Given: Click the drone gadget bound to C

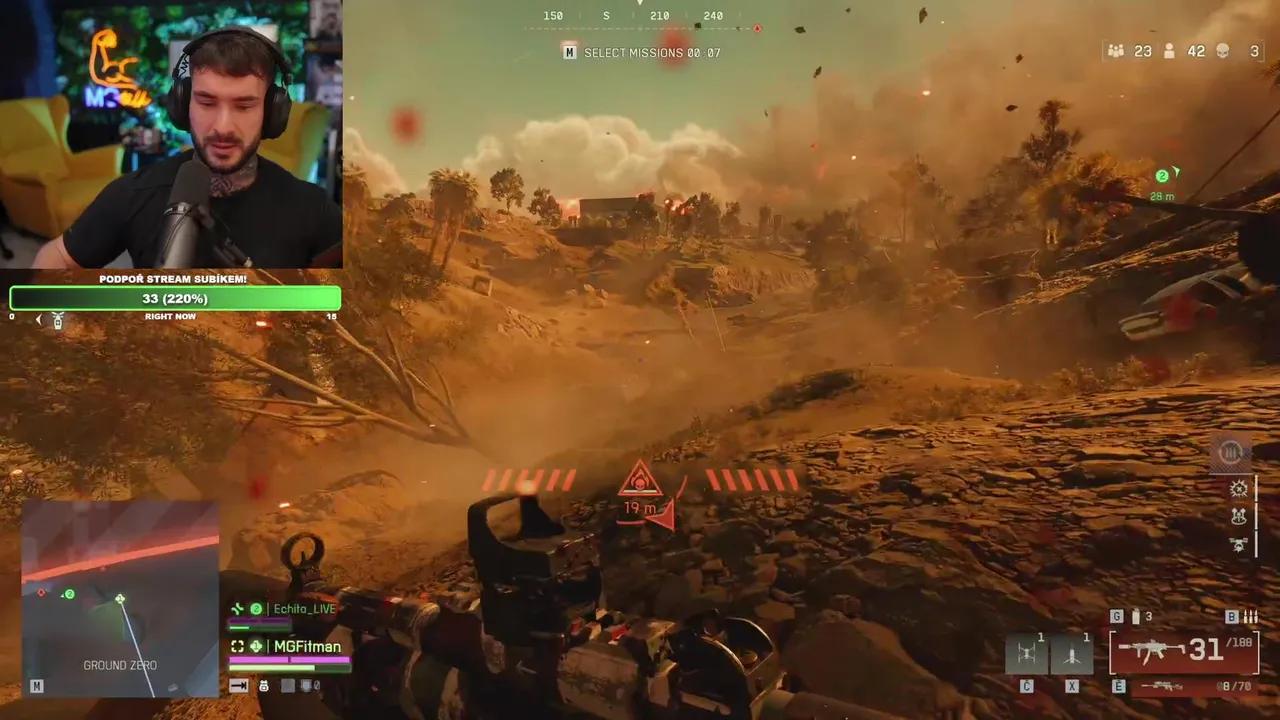Looking at the screenshot, I should click(1028, 653).
